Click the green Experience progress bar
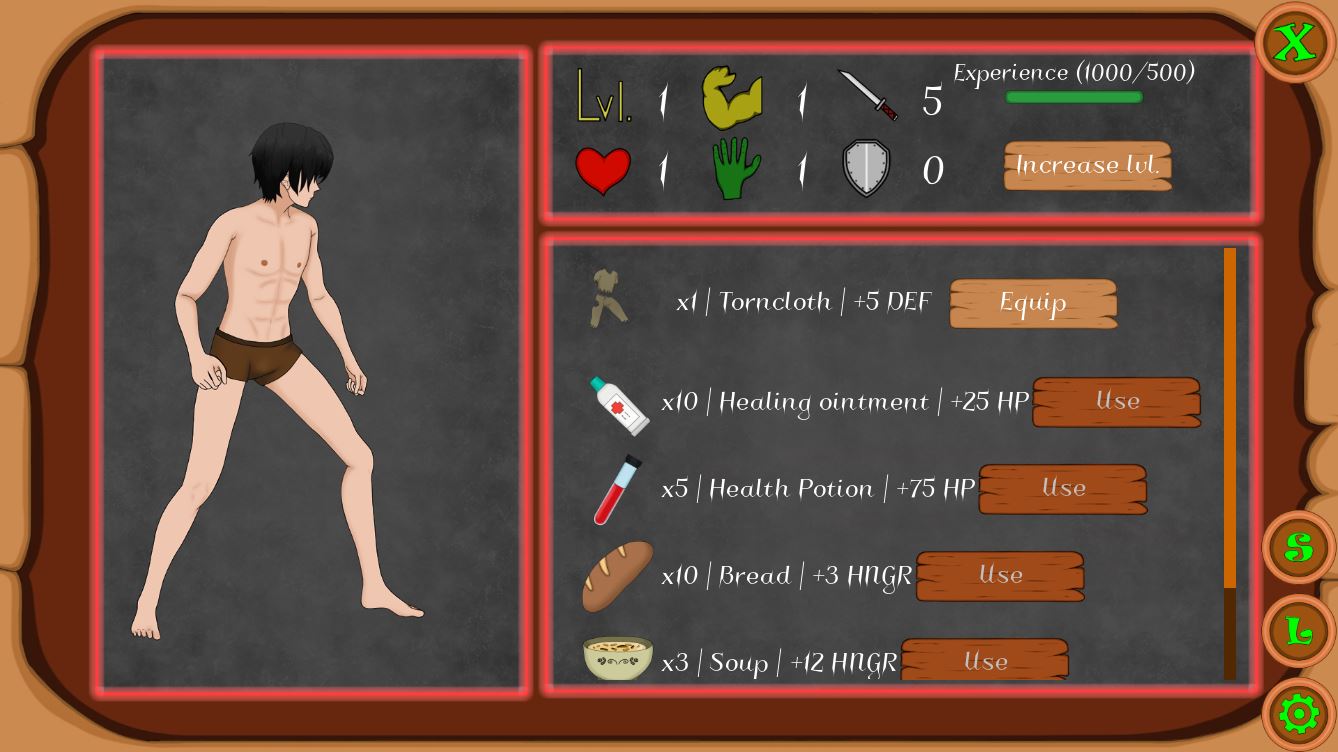The image size is (1338, 752). click(1073, 97)
